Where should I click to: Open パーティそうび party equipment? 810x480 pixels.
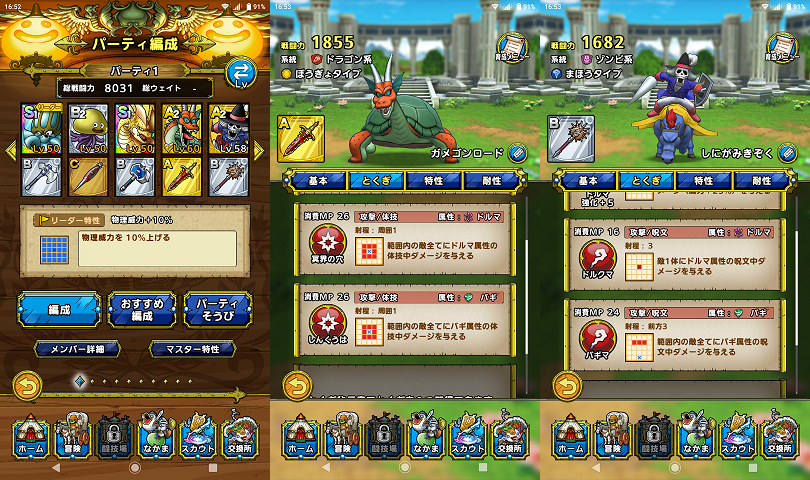217,309
